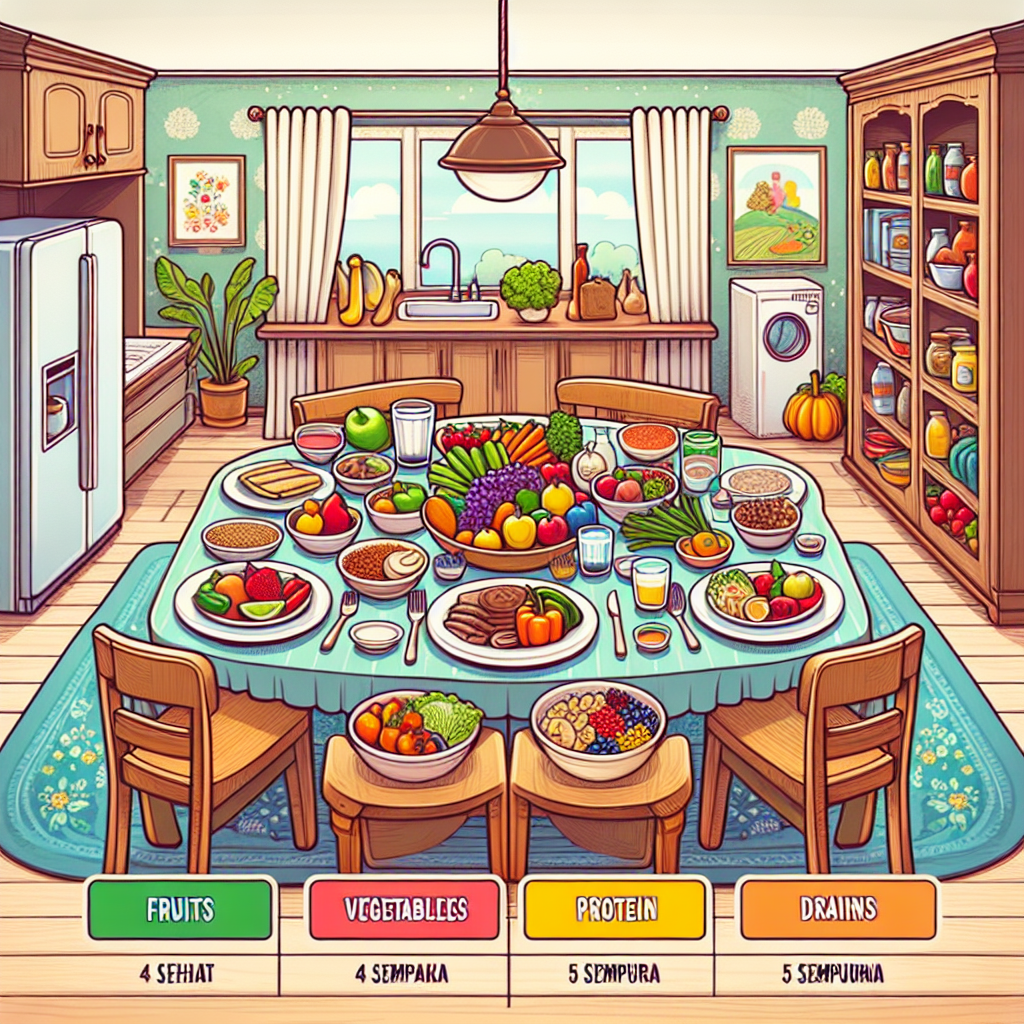The height and width of the screenshot is (1024, 1024).
Task: Select the green Fruits category button
Action: coord(180,909)
